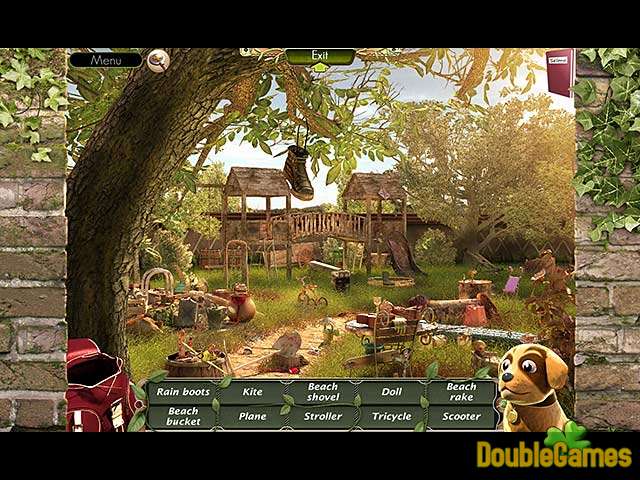Open the red journal book

pyautogui.click(x=559, y=72)
